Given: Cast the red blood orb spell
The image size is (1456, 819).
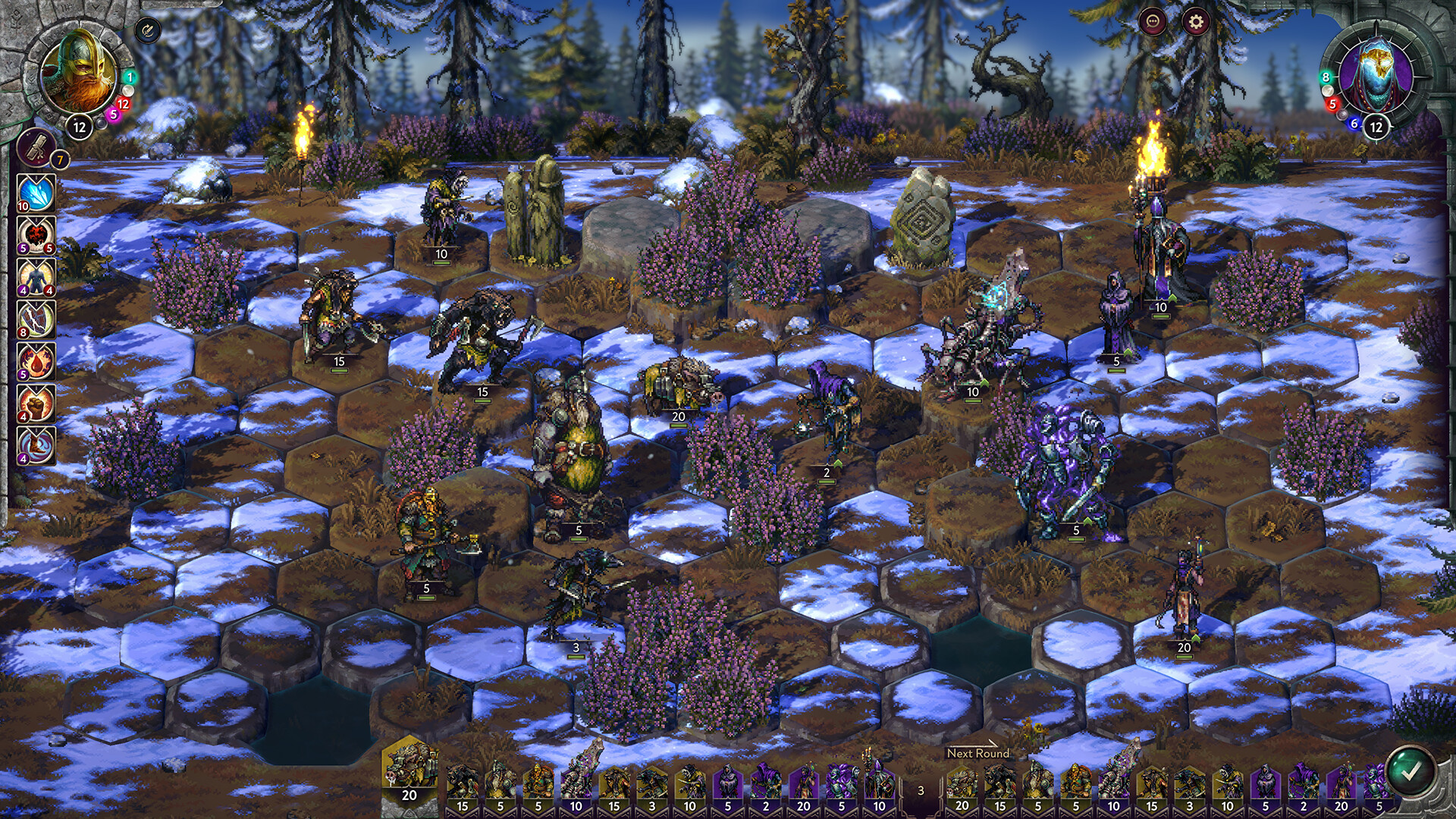Looking at the screenshot, I should tap(35, 236).
